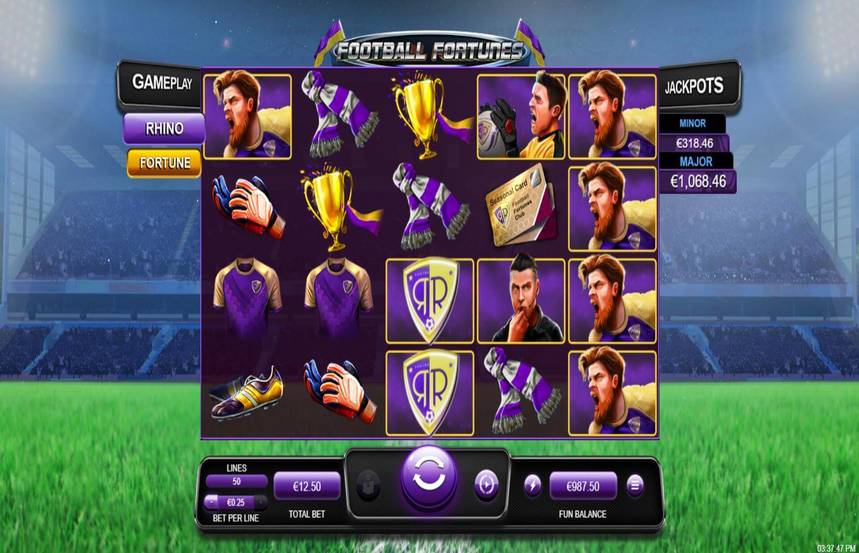859x553 pixels.
Task: Start autoplay with the small circular arrow button
Action: [x=486, y=484]
